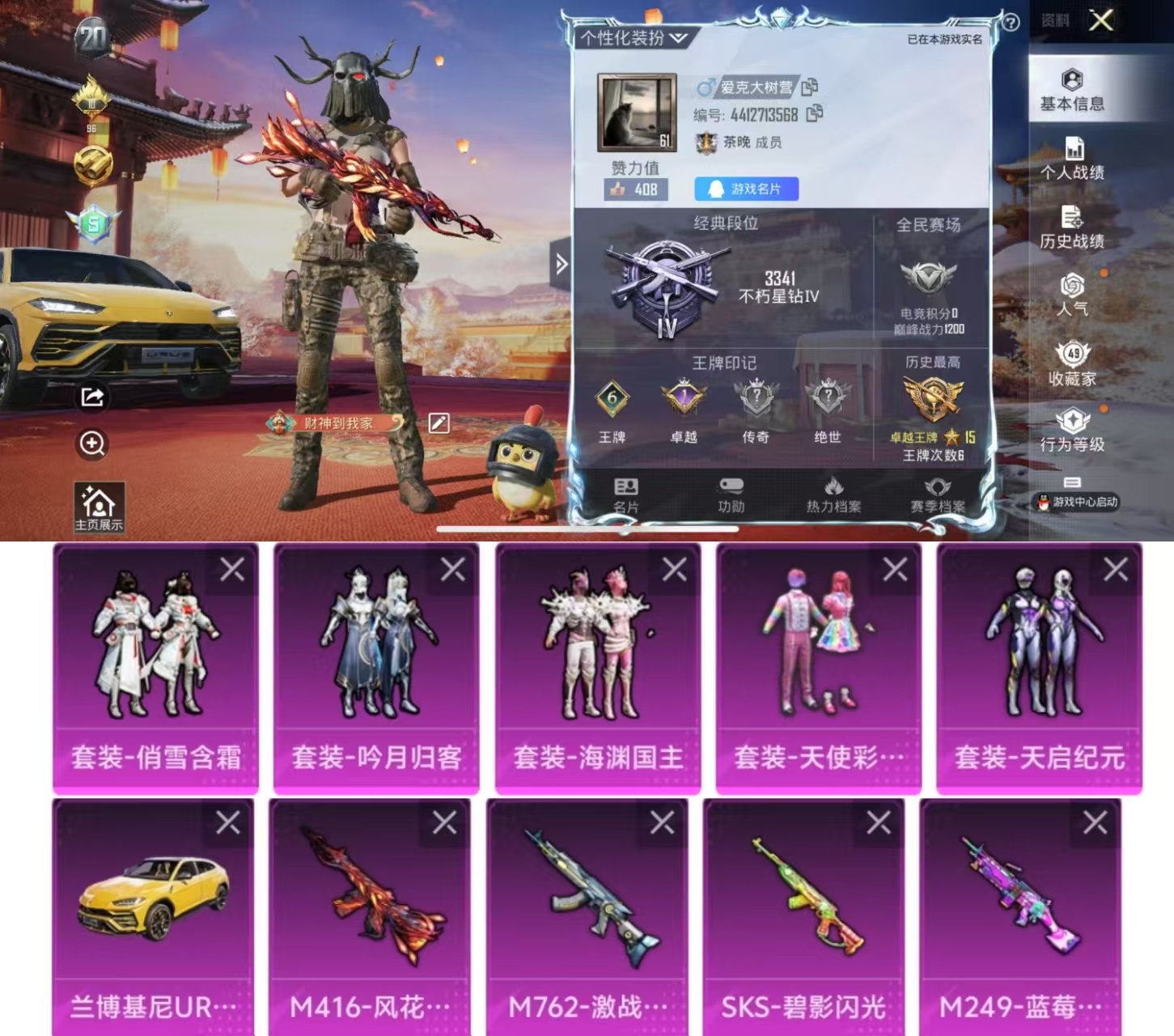Image resolution: width=1174 pixels, height=1036 pixels.
Task: Open the 赛季档案 tab
Action: (938, 495)
